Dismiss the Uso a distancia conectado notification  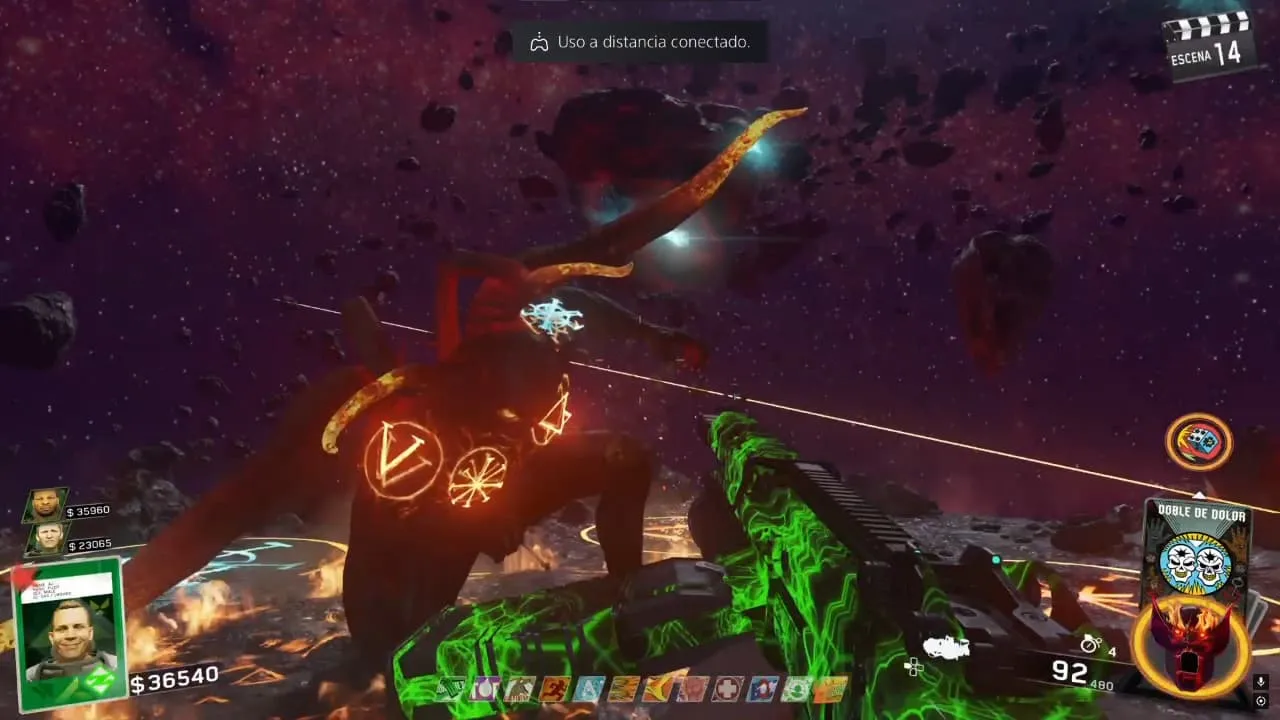(640, 43)
